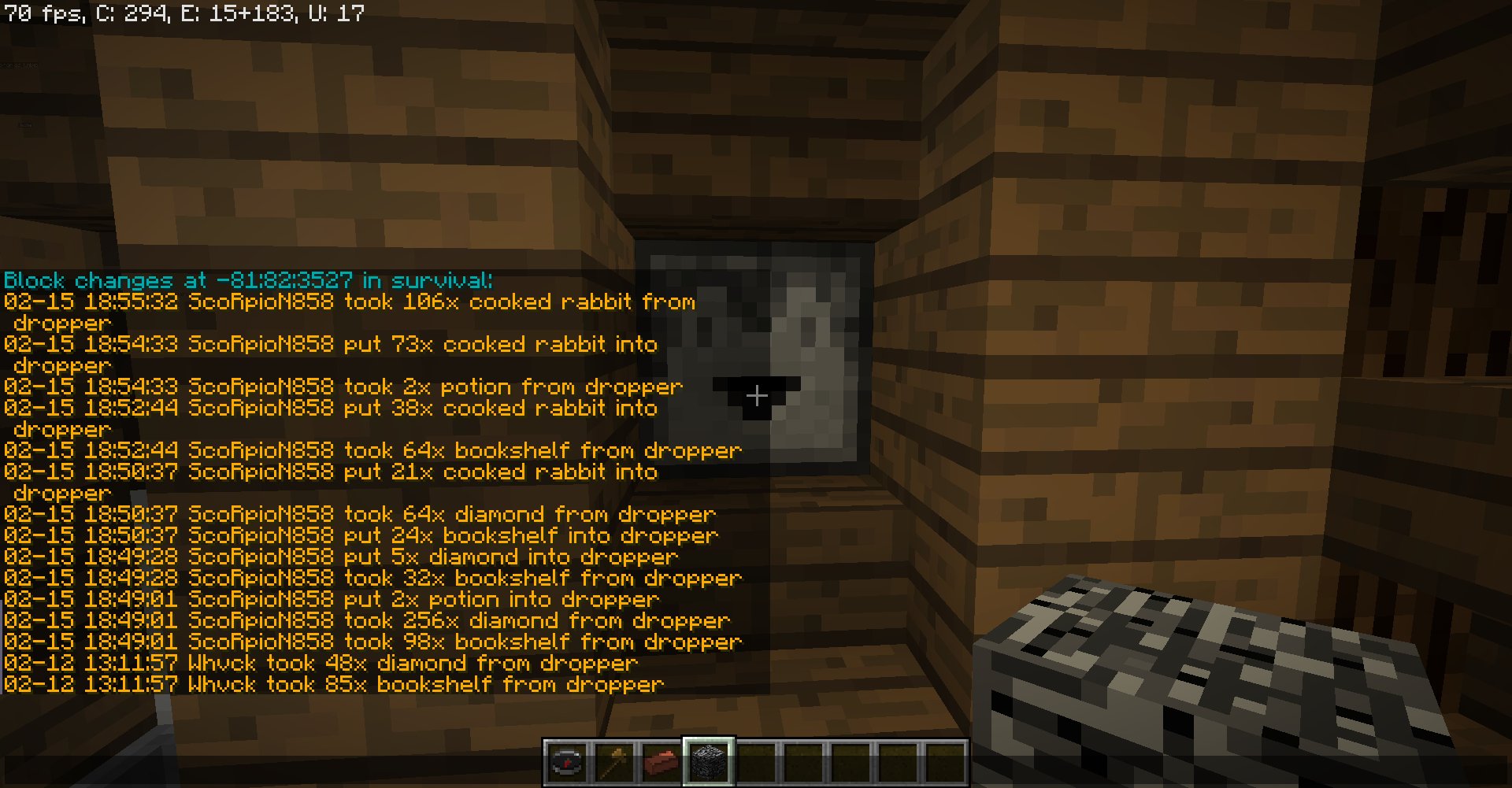The image size is (1512, 788).
Task: Choose the cooked meat hotbar slot
Action: 661,762
